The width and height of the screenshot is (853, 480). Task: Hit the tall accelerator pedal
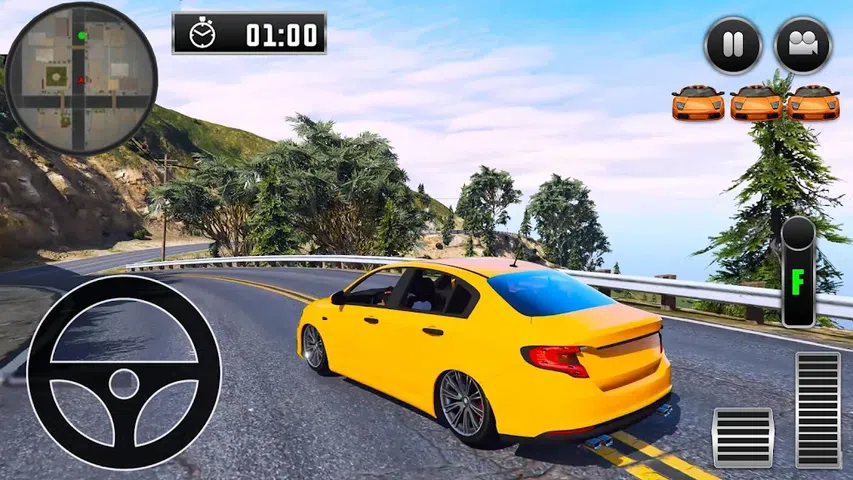818,409
